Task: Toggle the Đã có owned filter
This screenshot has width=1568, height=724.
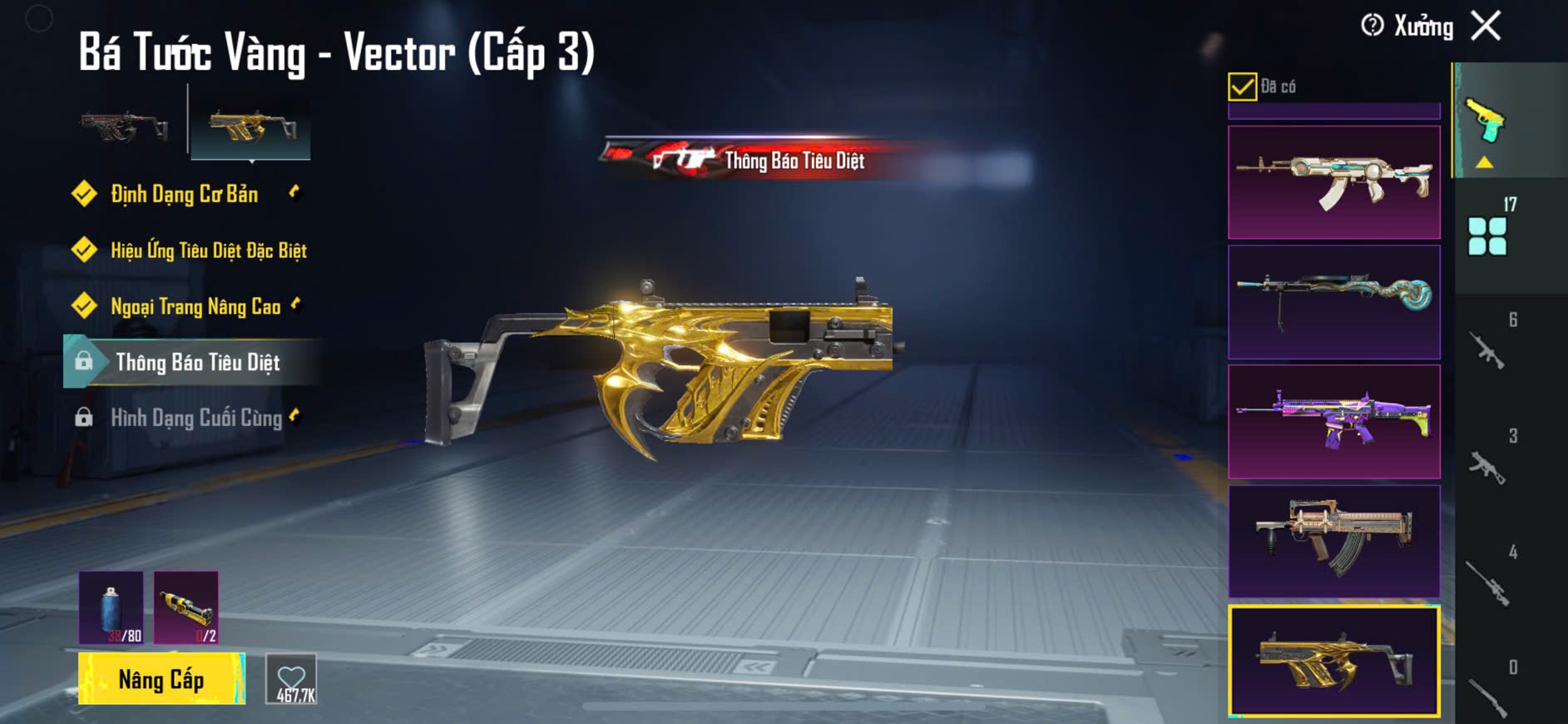Action: pos(1242,87)
